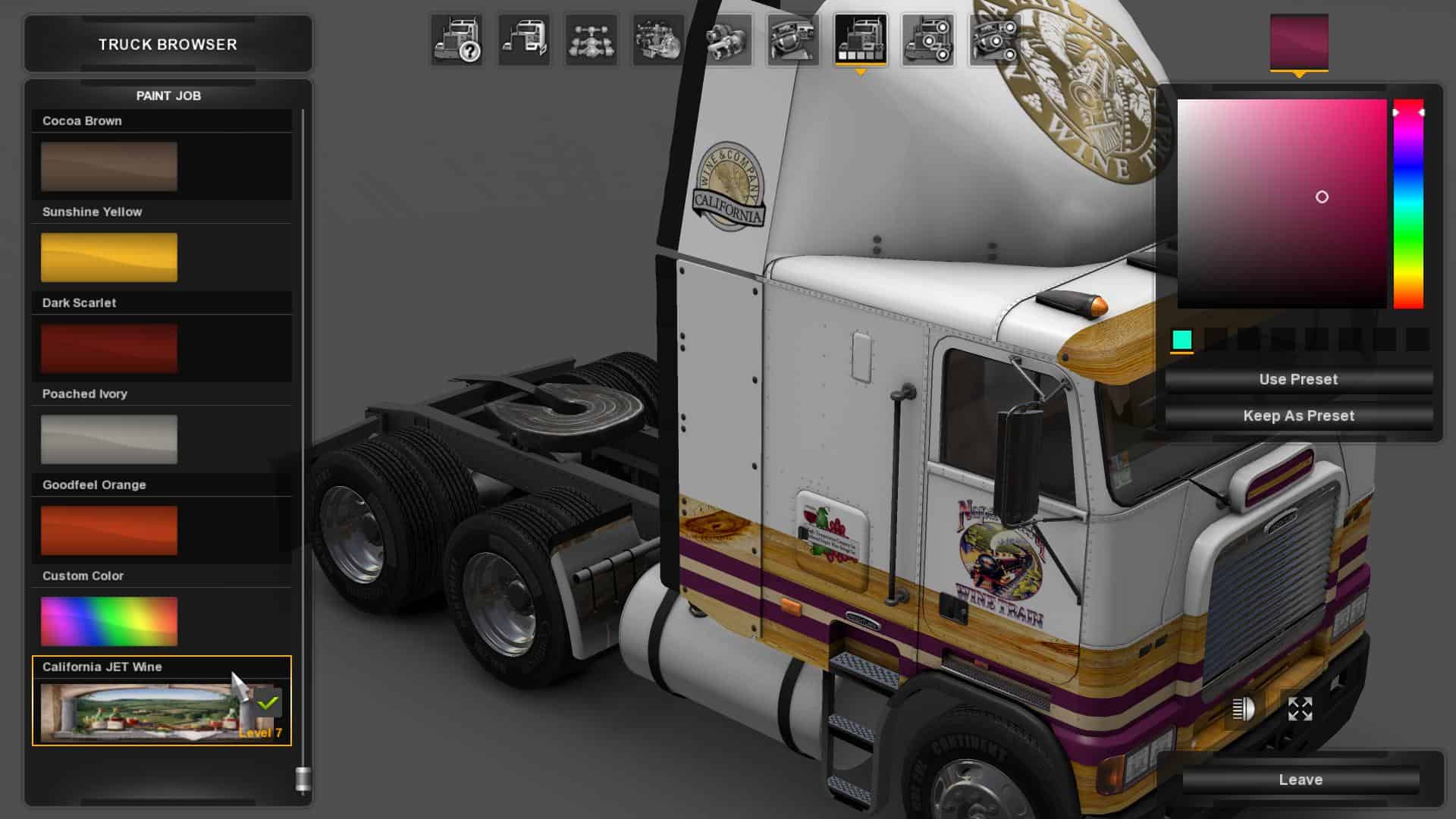The width and height of the screenshot is (1456, 819).
Task: Select the Cocoa Brown paint job
Action: pos(109,166)
